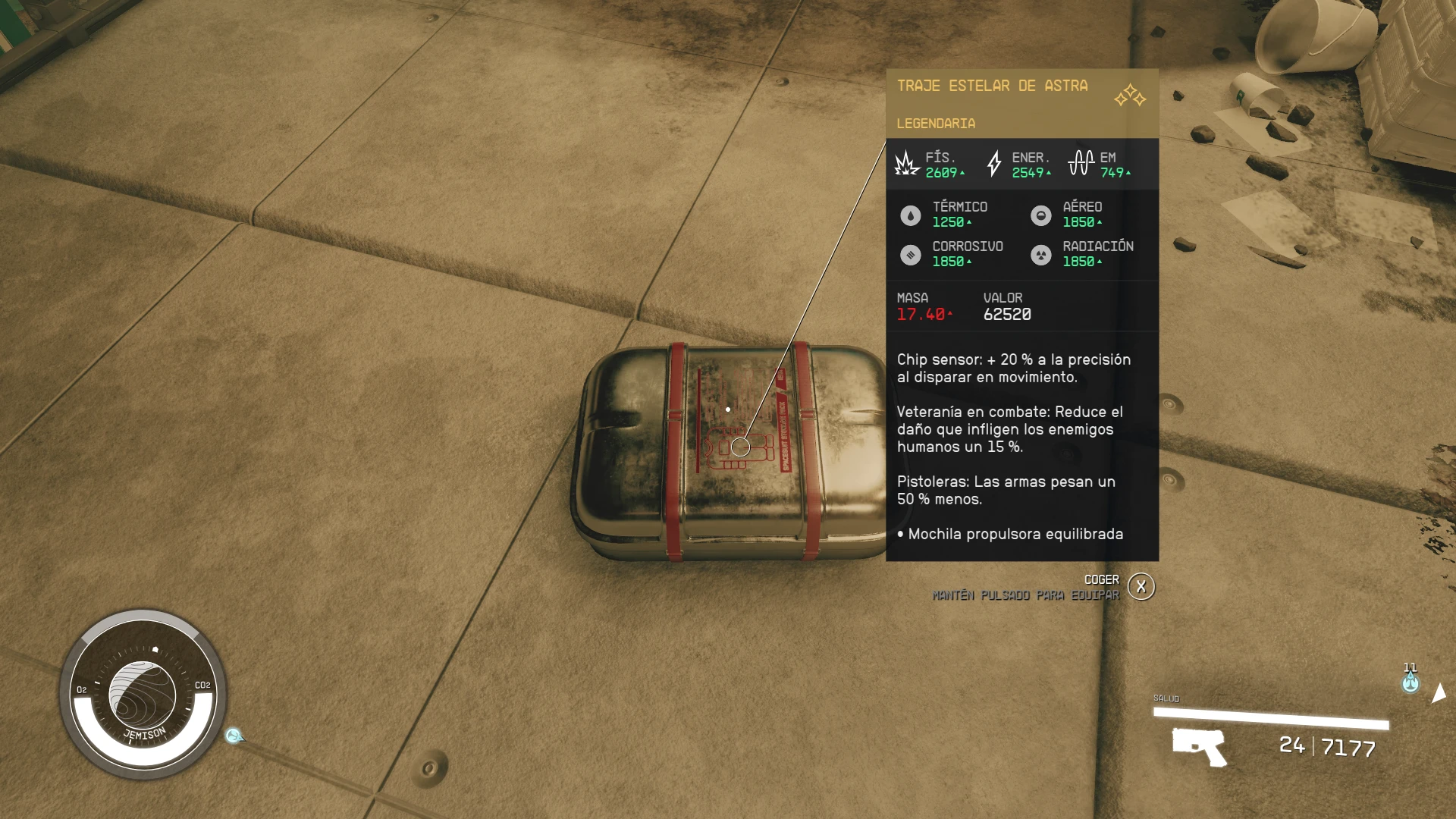Select the EM resistance wave icon
Image resolution: width=1456 pixels, height=819 pixels.
click(1080, 163)
